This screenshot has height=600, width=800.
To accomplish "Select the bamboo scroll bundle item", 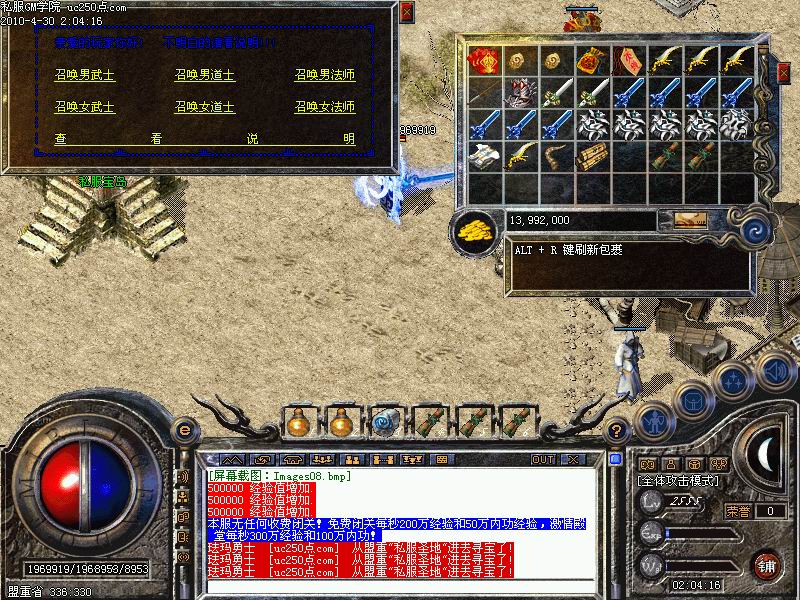I will point(590,157).
